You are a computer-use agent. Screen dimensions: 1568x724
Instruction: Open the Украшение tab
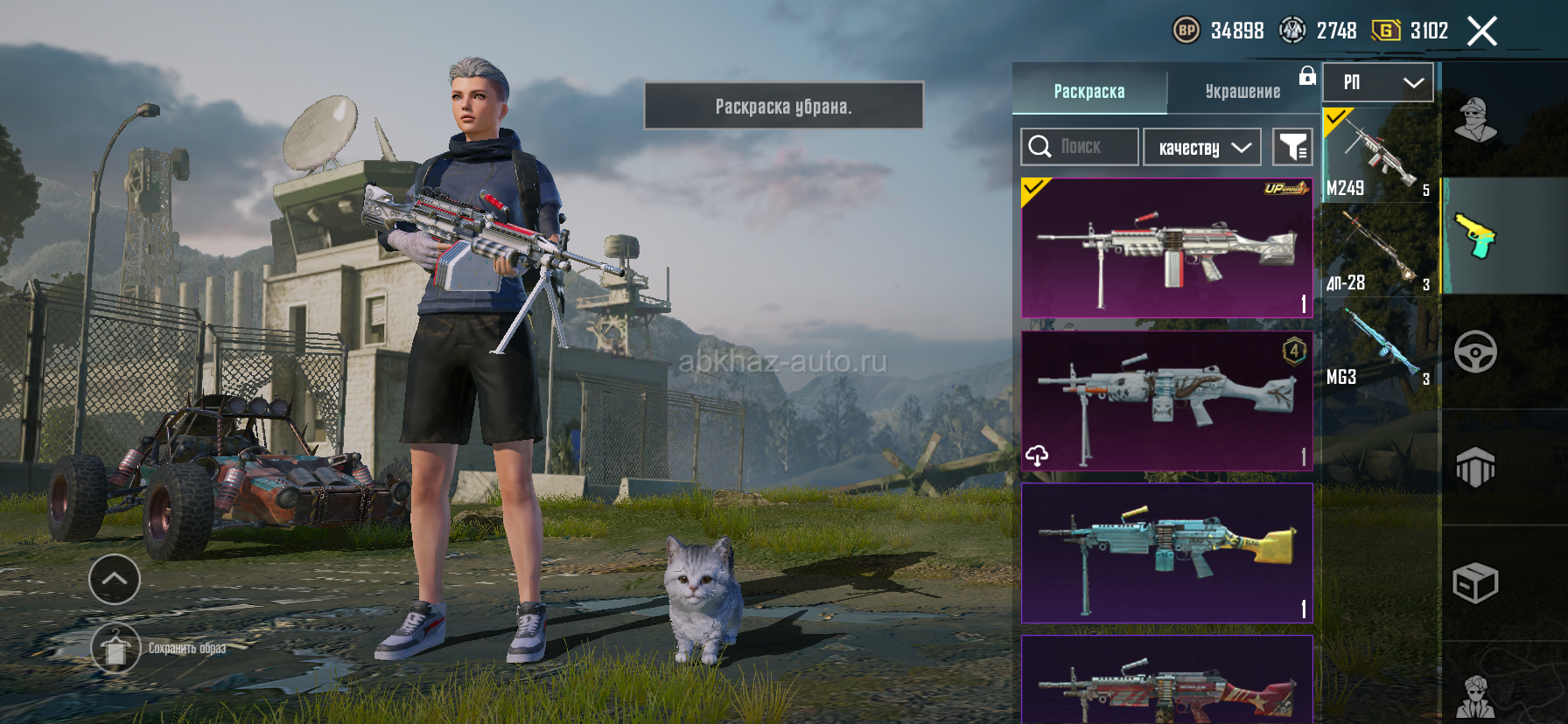click(x=1242, y=91)
